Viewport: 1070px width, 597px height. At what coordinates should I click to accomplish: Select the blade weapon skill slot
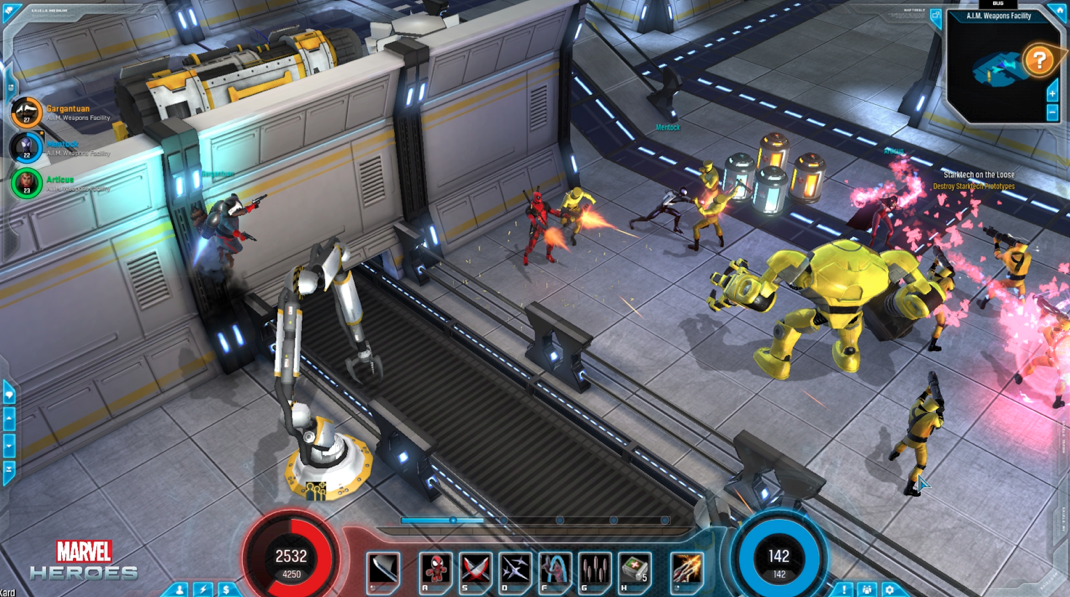click(x=383, y=570)
